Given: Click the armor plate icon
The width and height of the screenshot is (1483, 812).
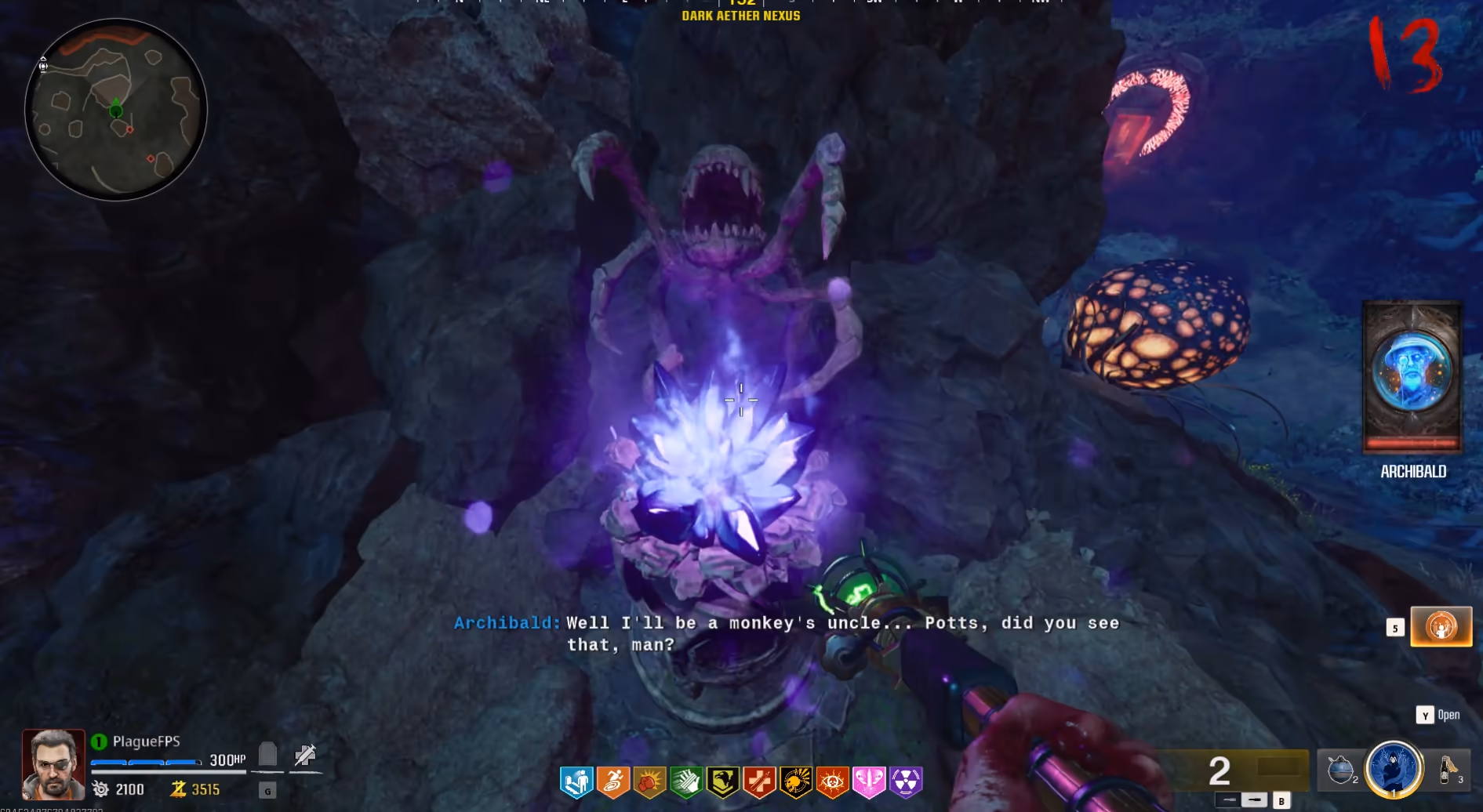Looking at the screenshot, I should click(267, 755).
